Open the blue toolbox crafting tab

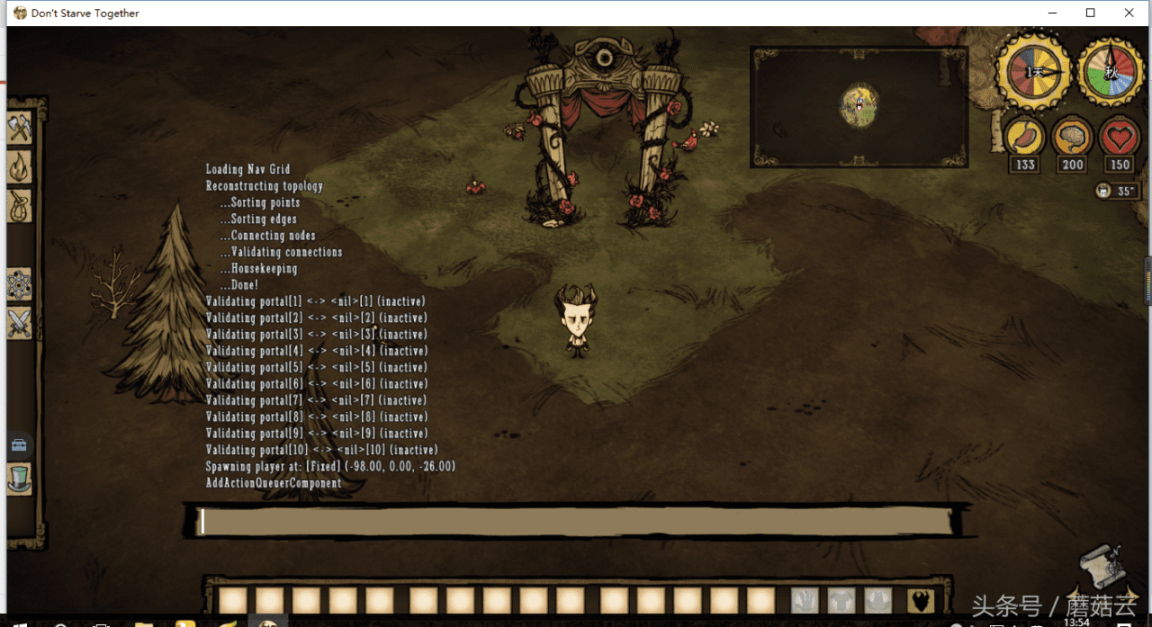click(x=20, y=446)
